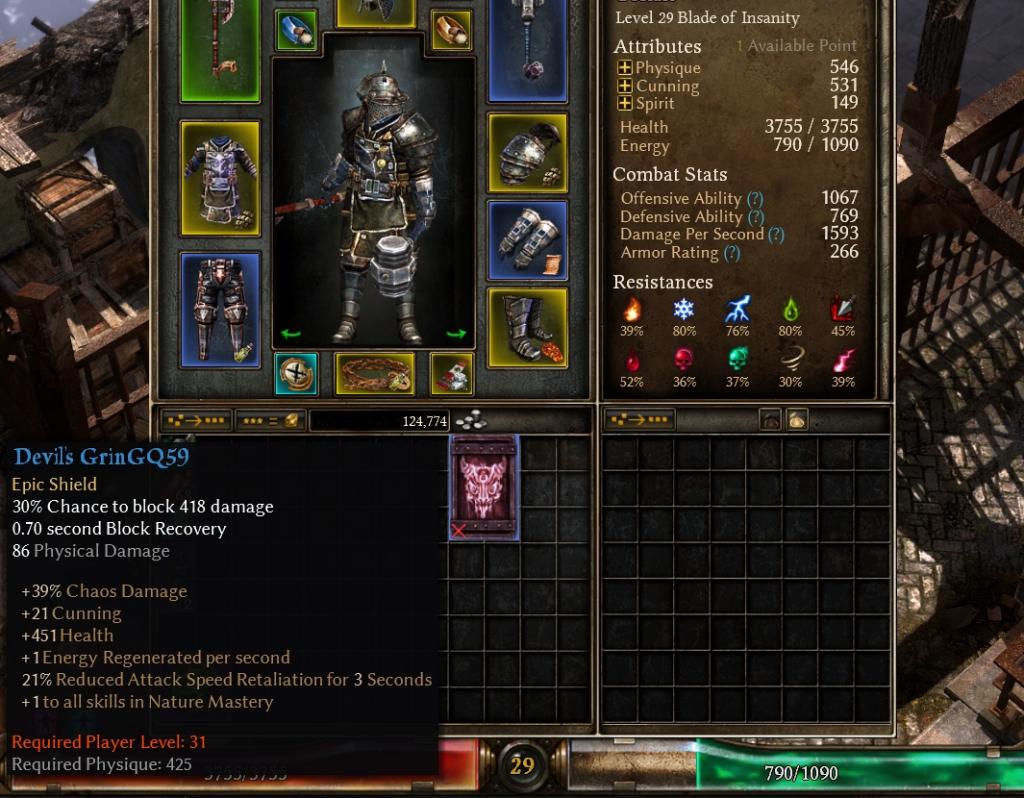Image resolution: width=1024 pixels, height=798 pixels.
Task: Select the compass relic slot
Action: point(296,373)
